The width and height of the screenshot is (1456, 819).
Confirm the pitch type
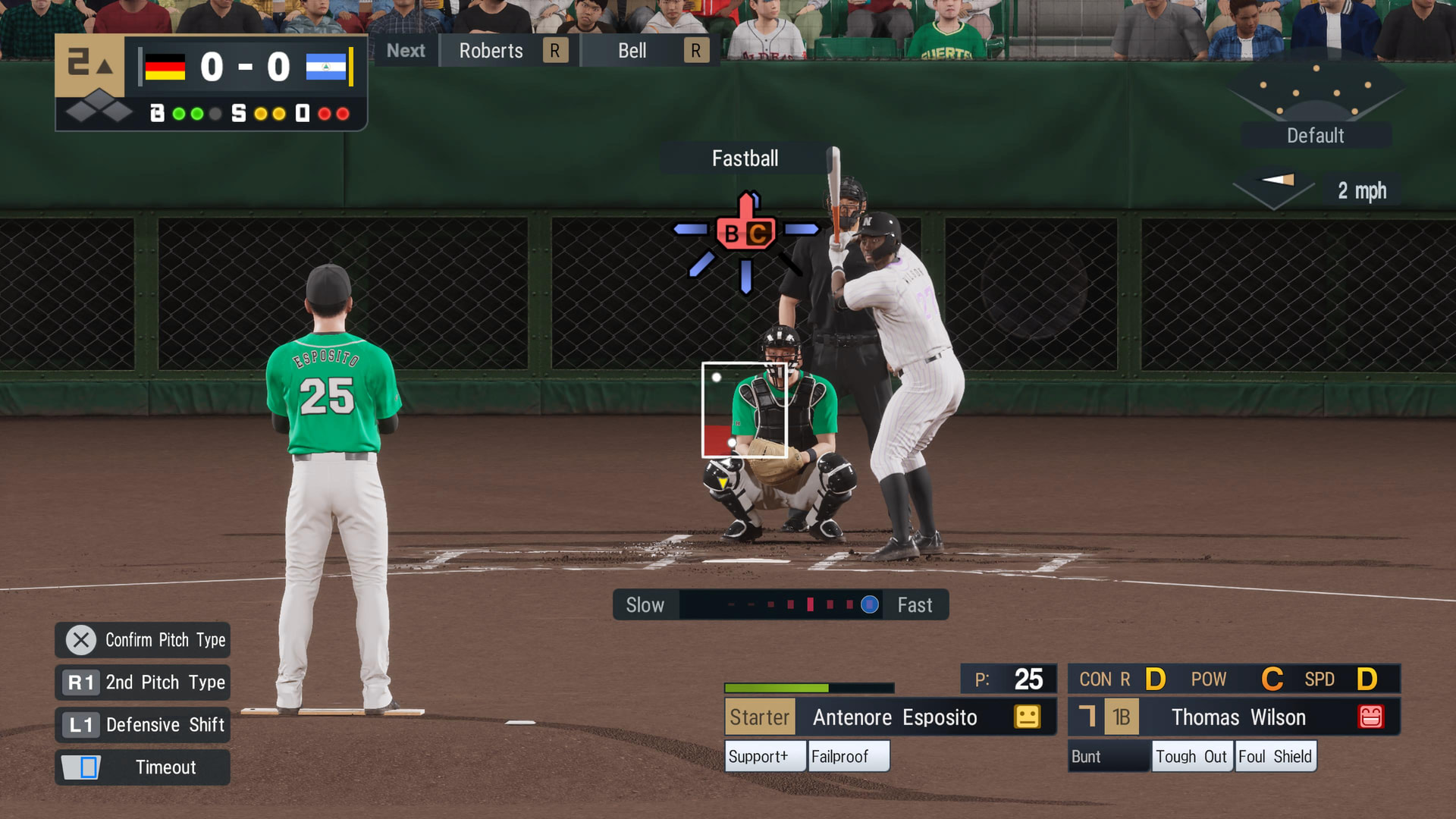point(143,640)
